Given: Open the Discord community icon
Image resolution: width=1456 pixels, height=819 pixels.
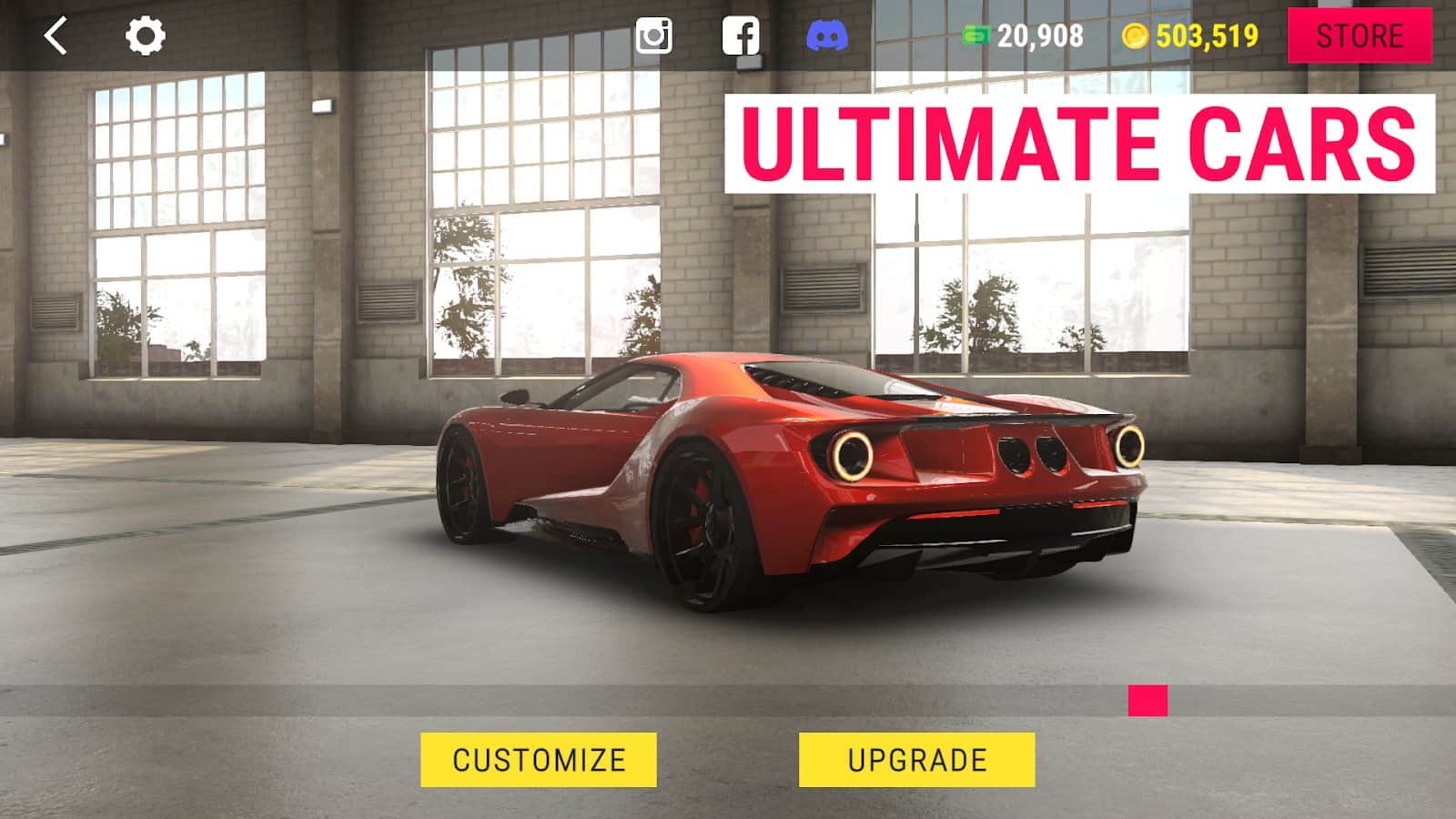Looking at the screenshot, I should coord(826,36).
